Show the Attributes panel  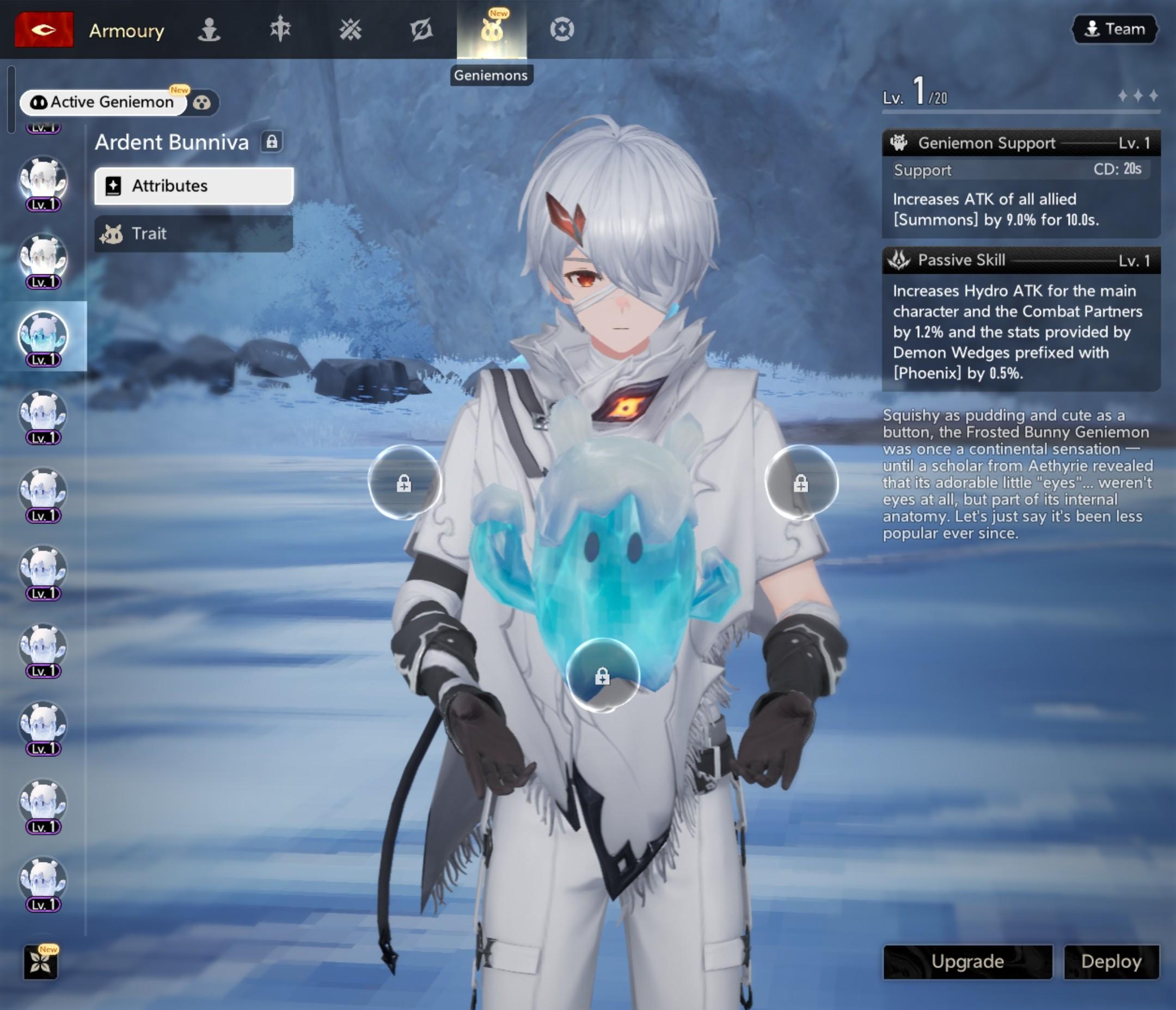[193, 186]
